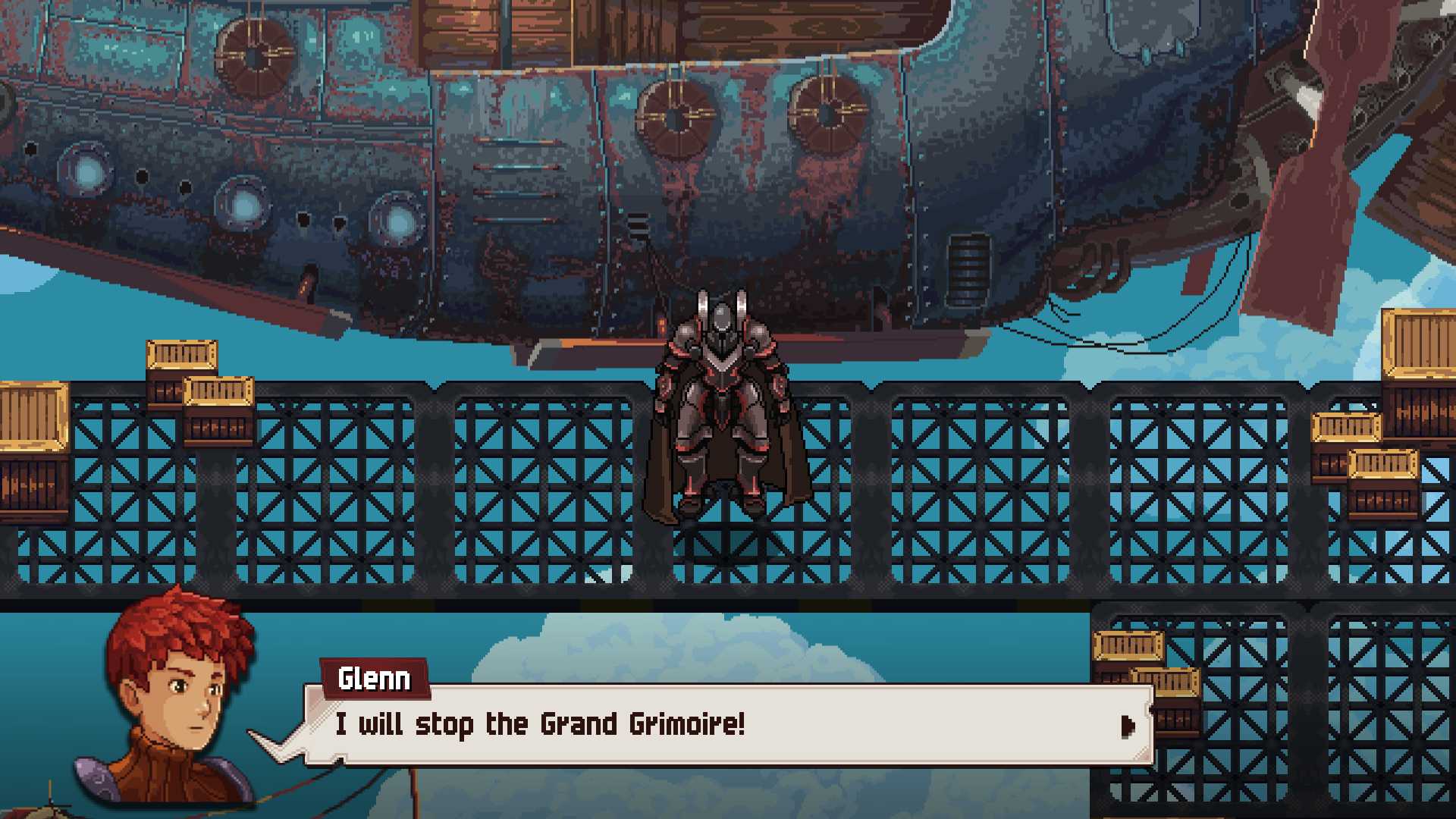Click the dialogue advance arrow
Screen dimensions: 1456x819
1129,726
